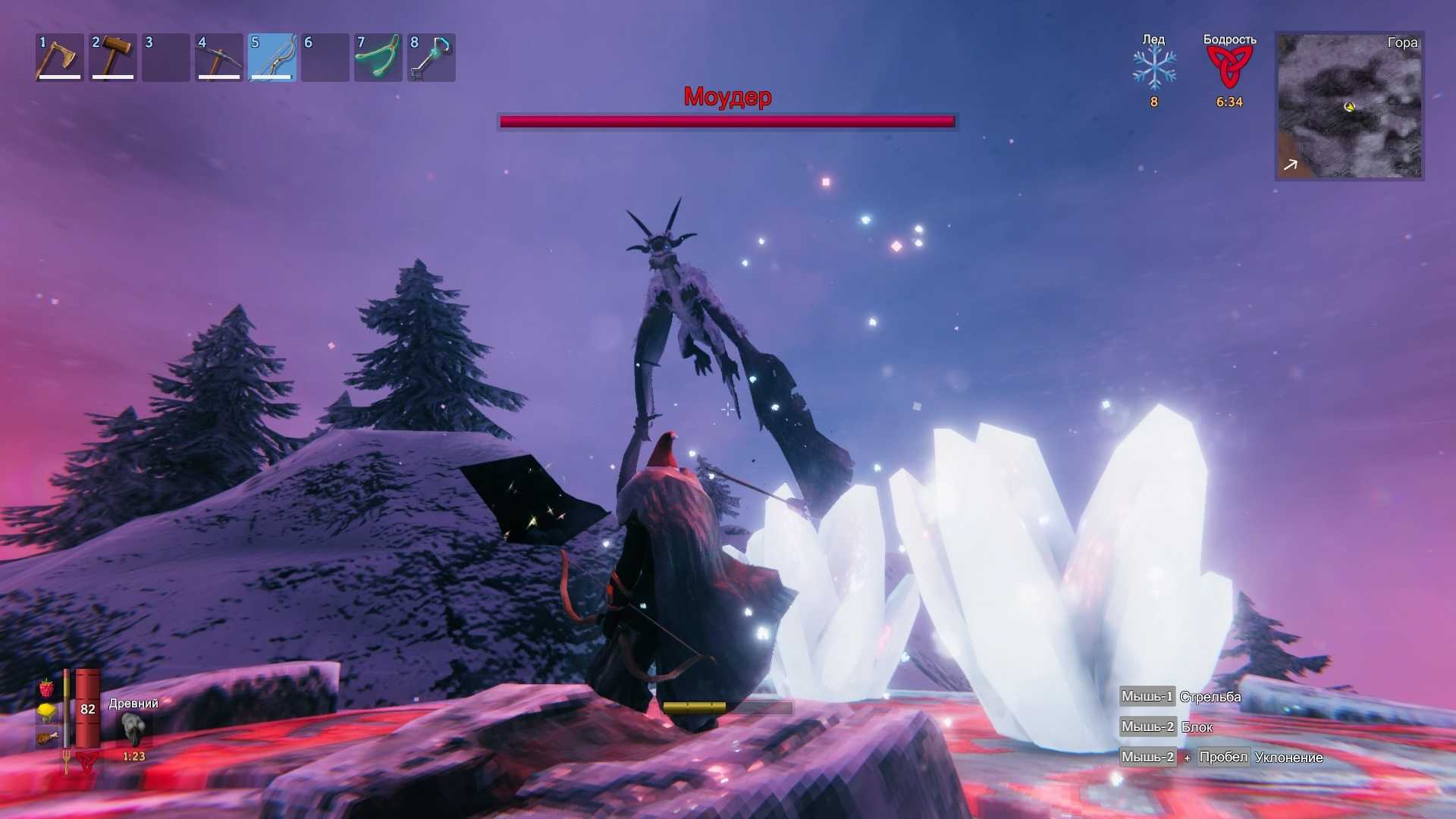
Task: Click the raspberry food icon
Action: click(47, 689)
